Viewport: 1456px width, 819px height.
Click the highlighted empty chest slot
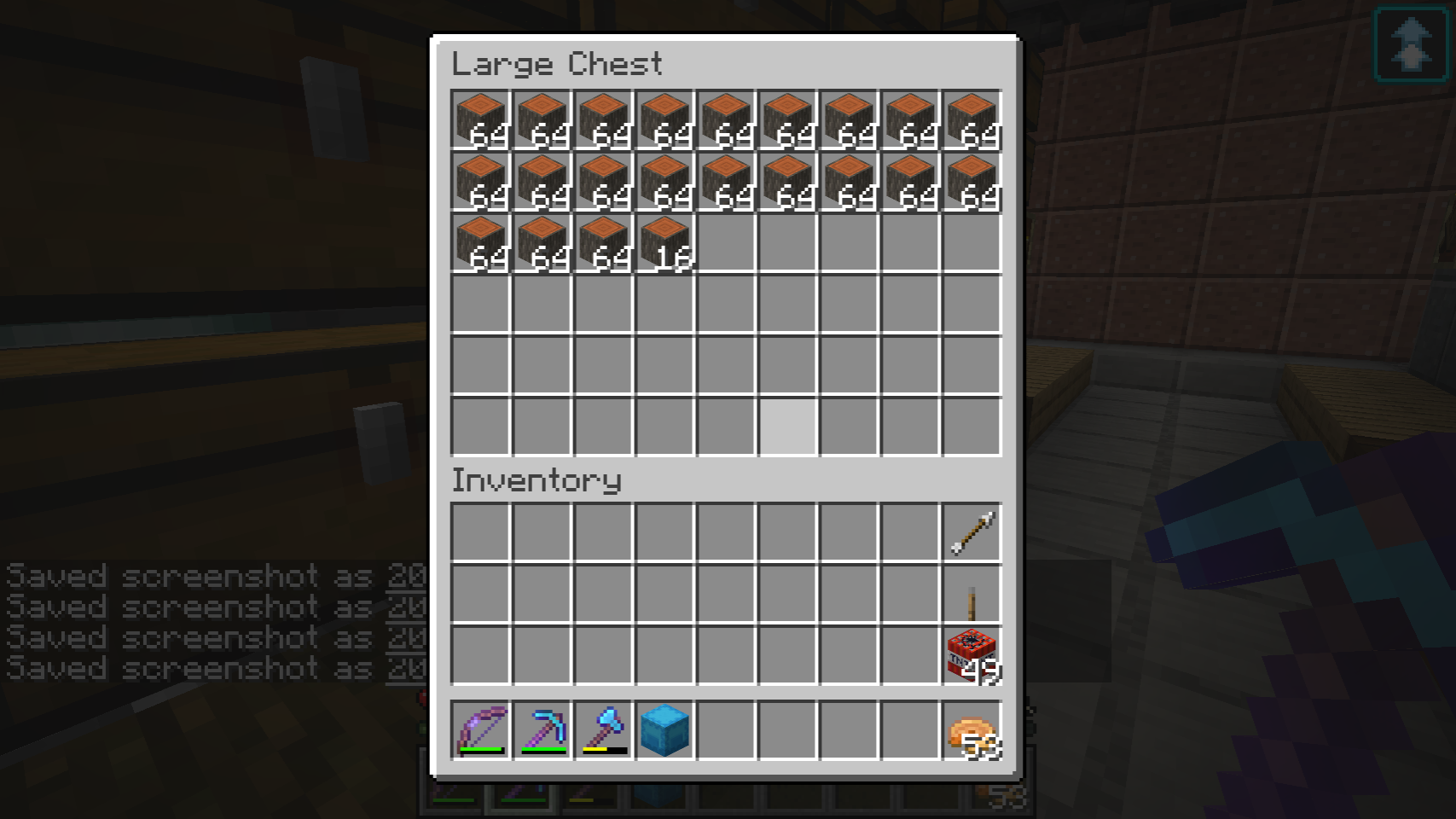coord(788,427)
